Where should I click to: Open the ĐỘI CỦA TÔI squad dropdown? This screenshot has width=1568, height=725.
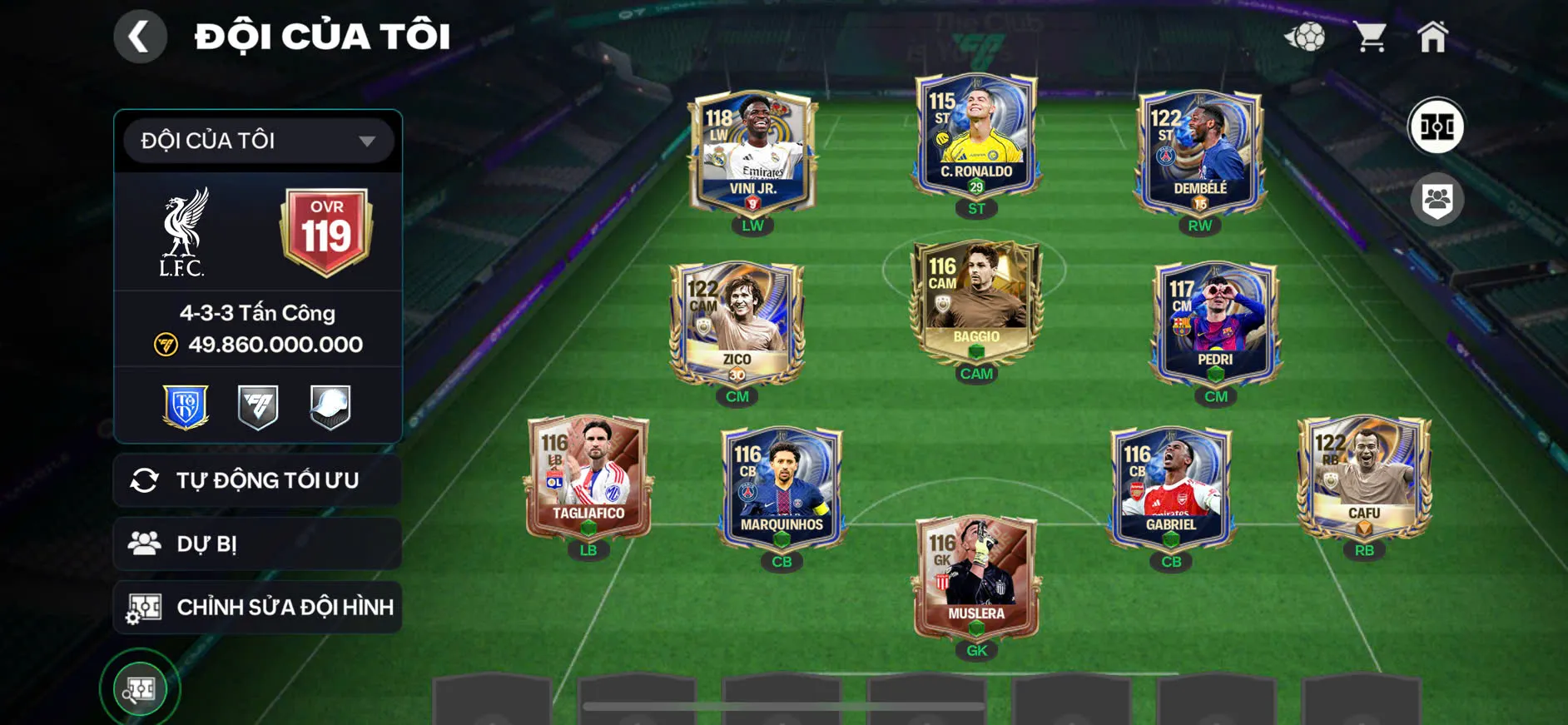[x=258, y=141]
